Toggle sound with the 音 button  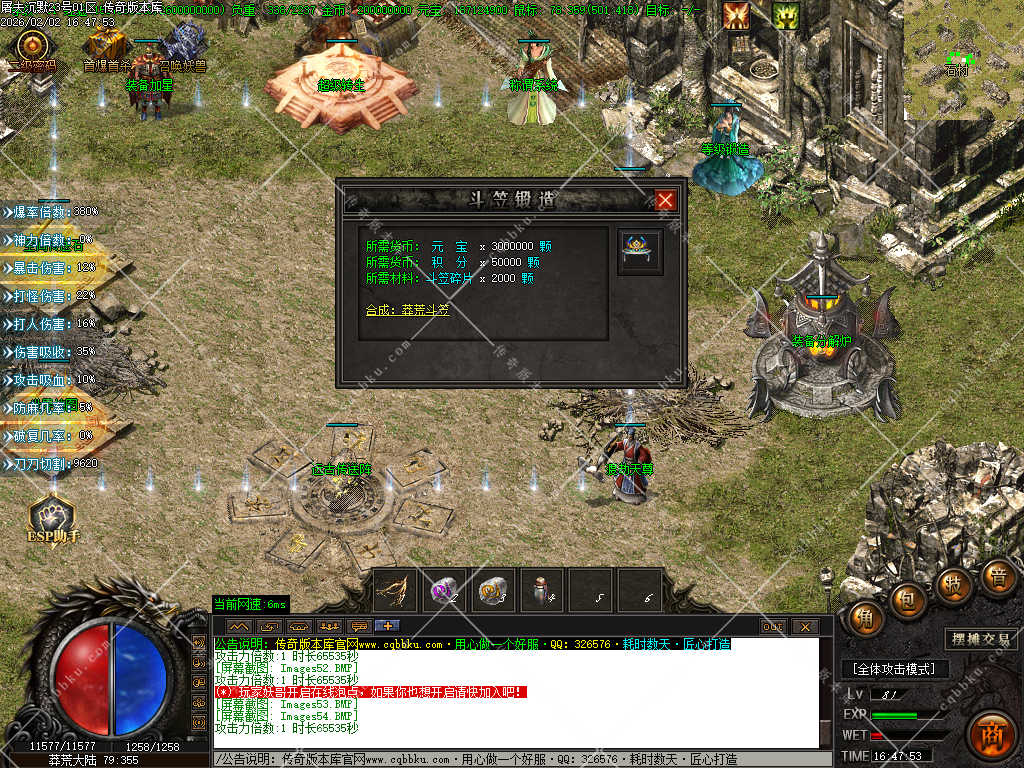997,576
